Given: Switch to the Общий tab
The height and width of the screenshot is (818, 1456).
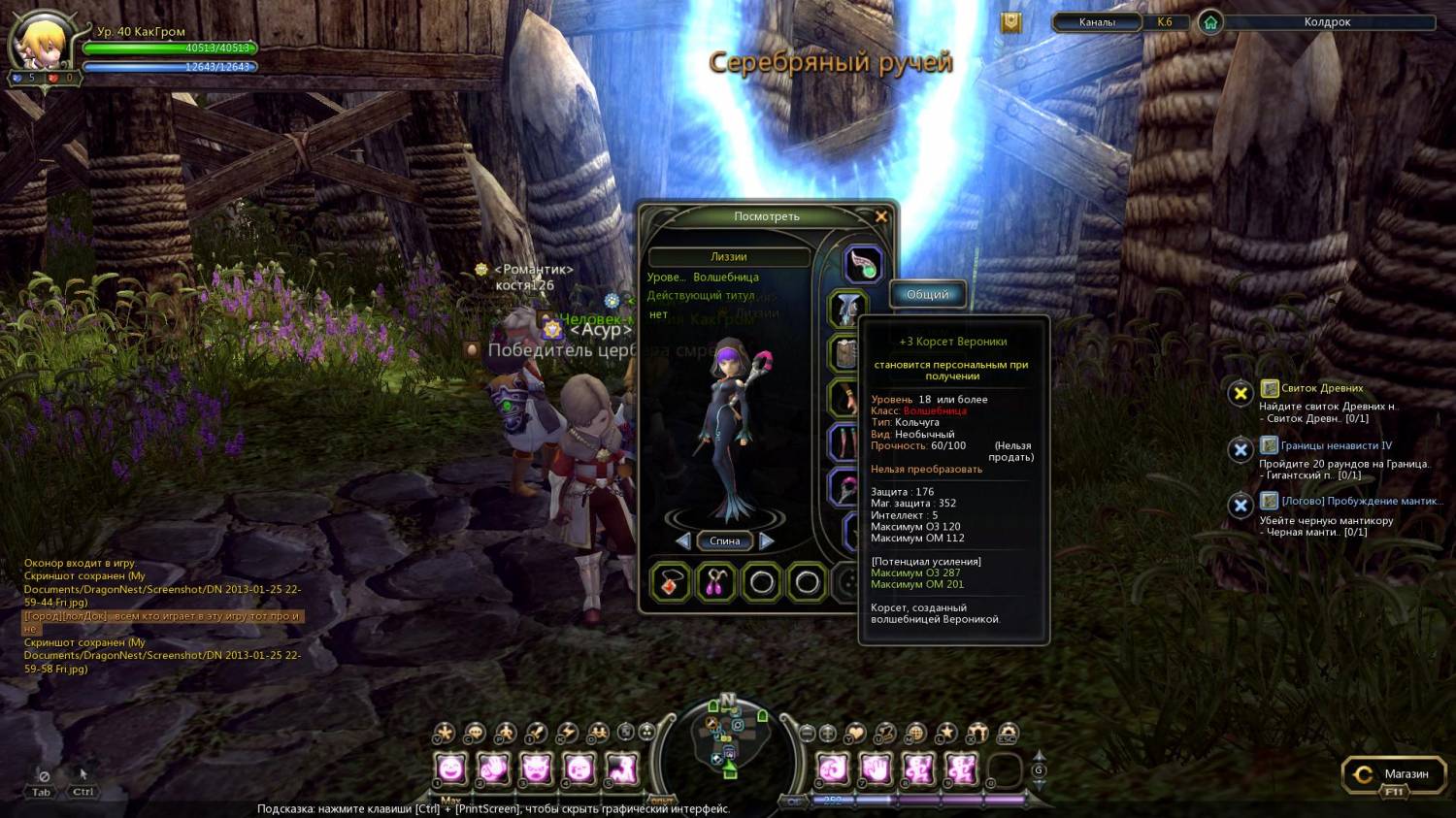Looking at the screenshot, I should (927, 295).
